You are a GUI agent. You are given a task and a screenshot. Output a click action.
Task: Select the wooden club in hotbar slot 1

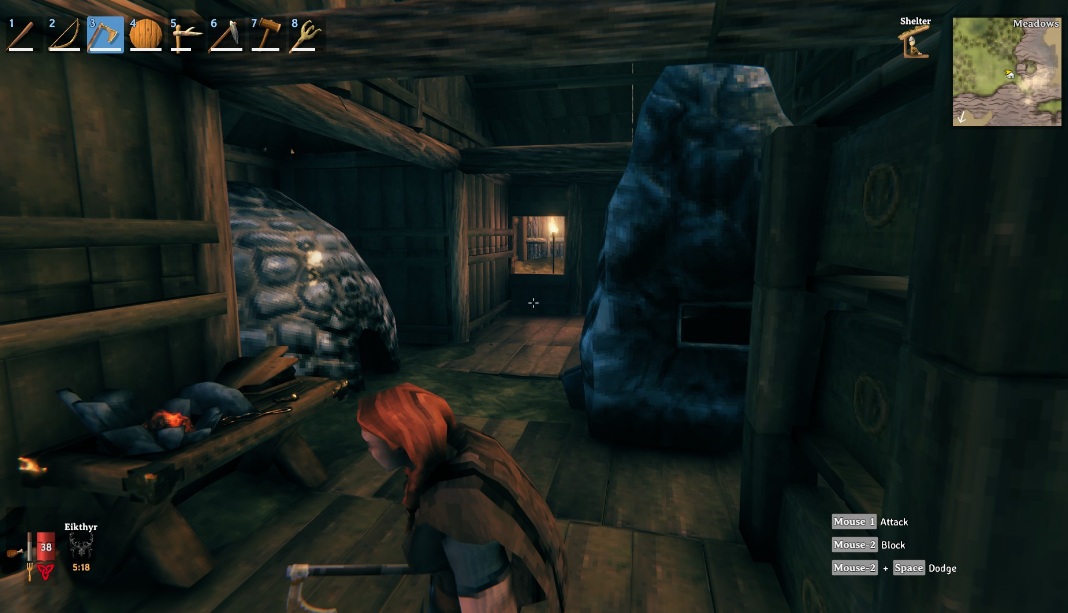click(23, 35)
